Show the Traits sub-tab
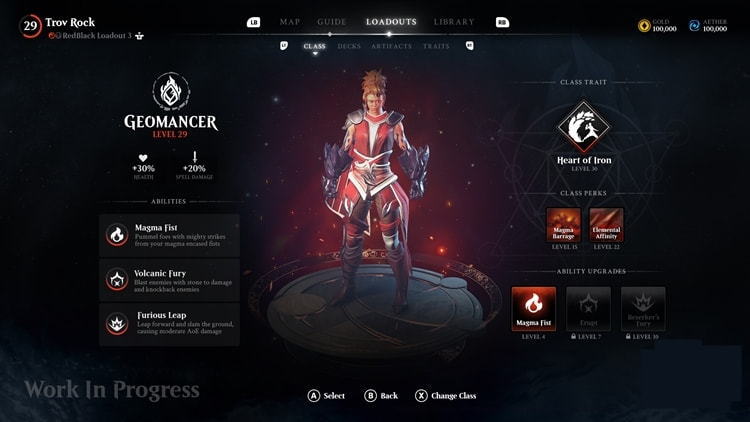 coord(436,46)
